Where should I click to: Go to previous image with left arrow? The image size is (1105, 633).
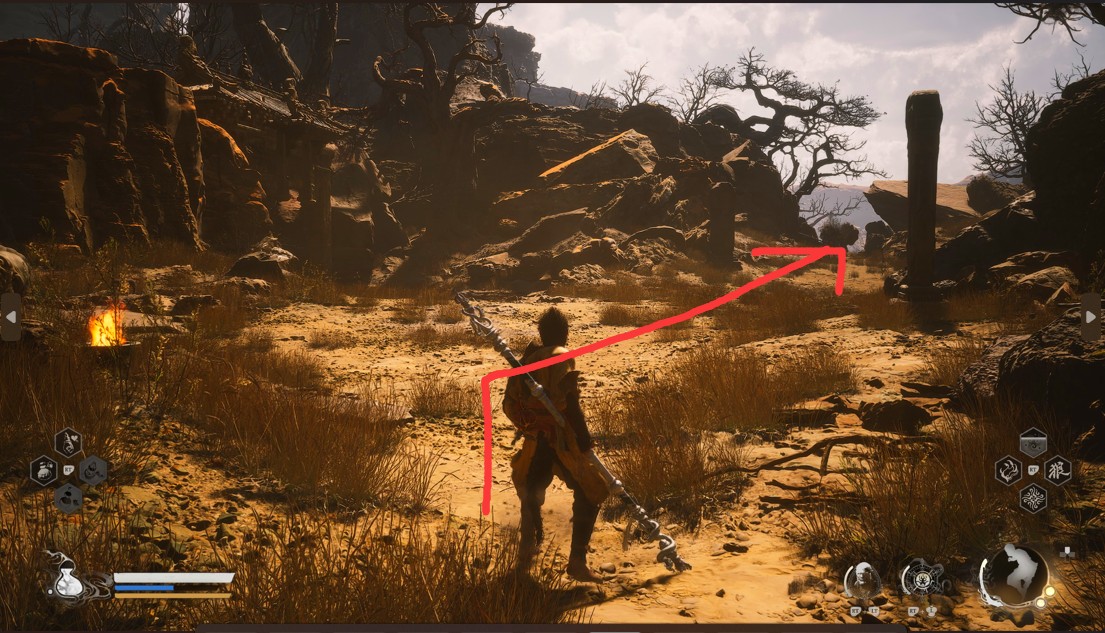click(x=10, y=317)
